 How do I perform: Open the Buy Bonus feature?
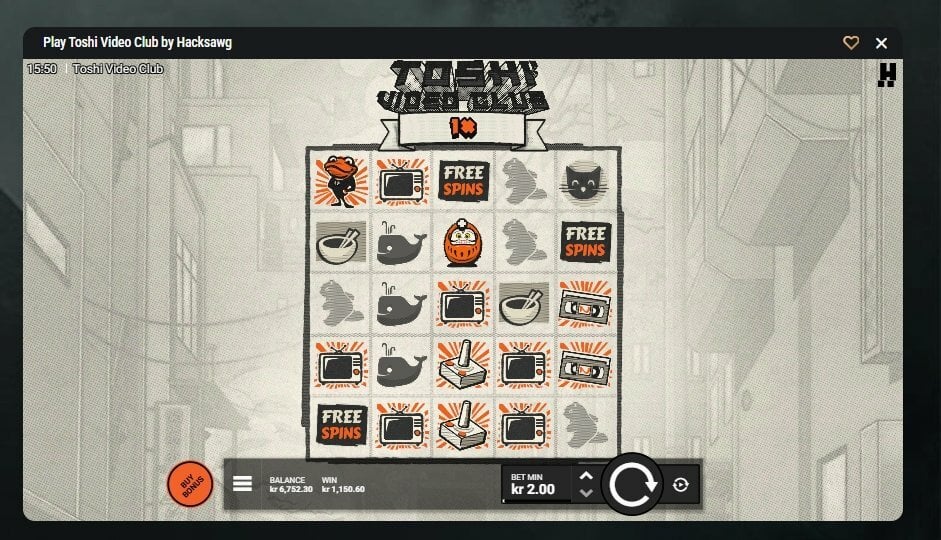point(190,484)
